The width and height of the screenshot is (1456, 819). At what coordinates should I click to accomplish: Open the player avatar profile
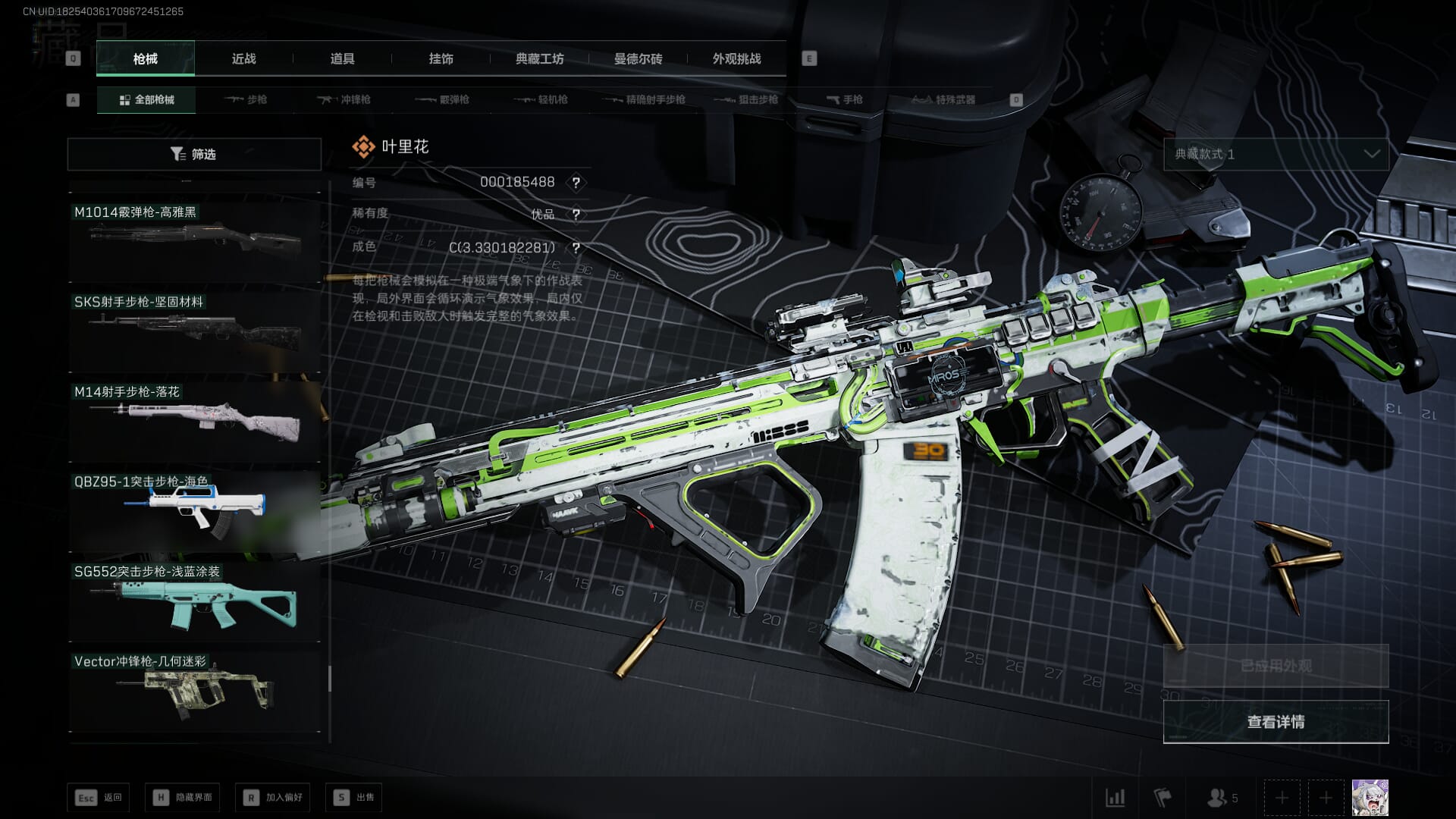[x=1370, y=797]
